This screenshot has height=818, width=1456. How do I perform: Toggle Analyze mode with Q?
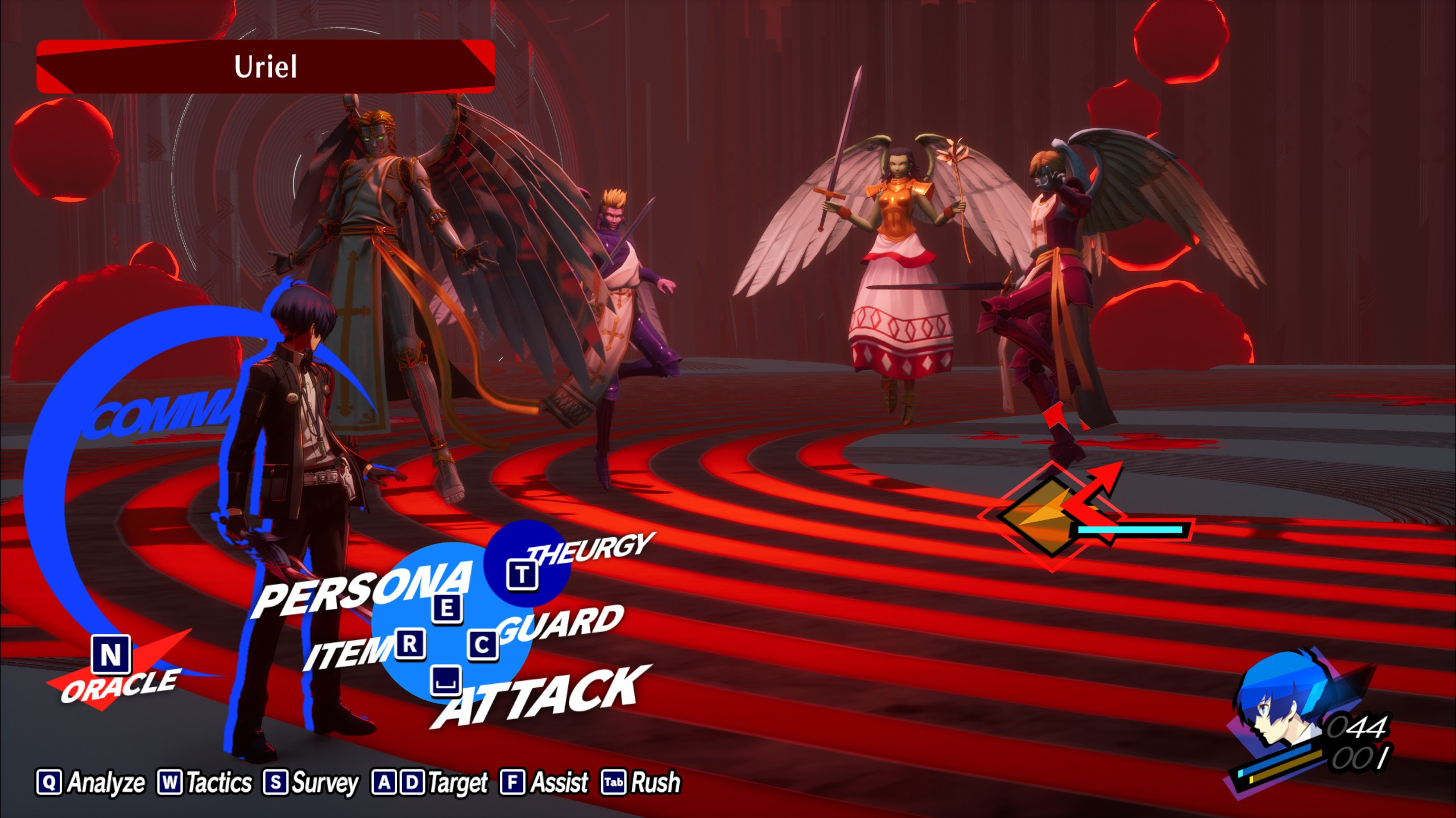pos(51,782)
